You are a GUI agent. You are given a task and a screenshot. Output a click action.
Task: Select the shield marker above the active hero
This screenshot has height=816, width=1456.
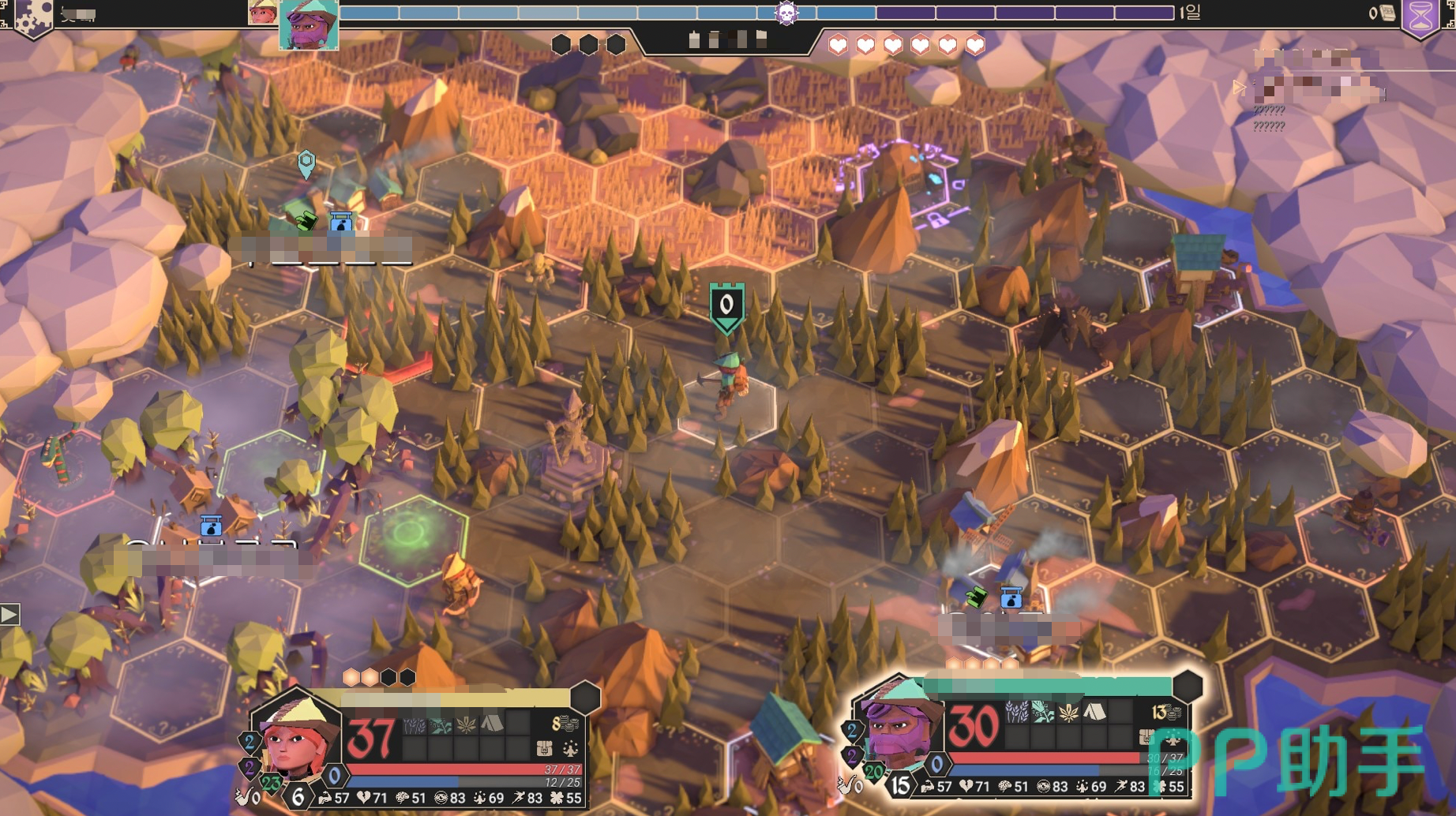point(726,306)
